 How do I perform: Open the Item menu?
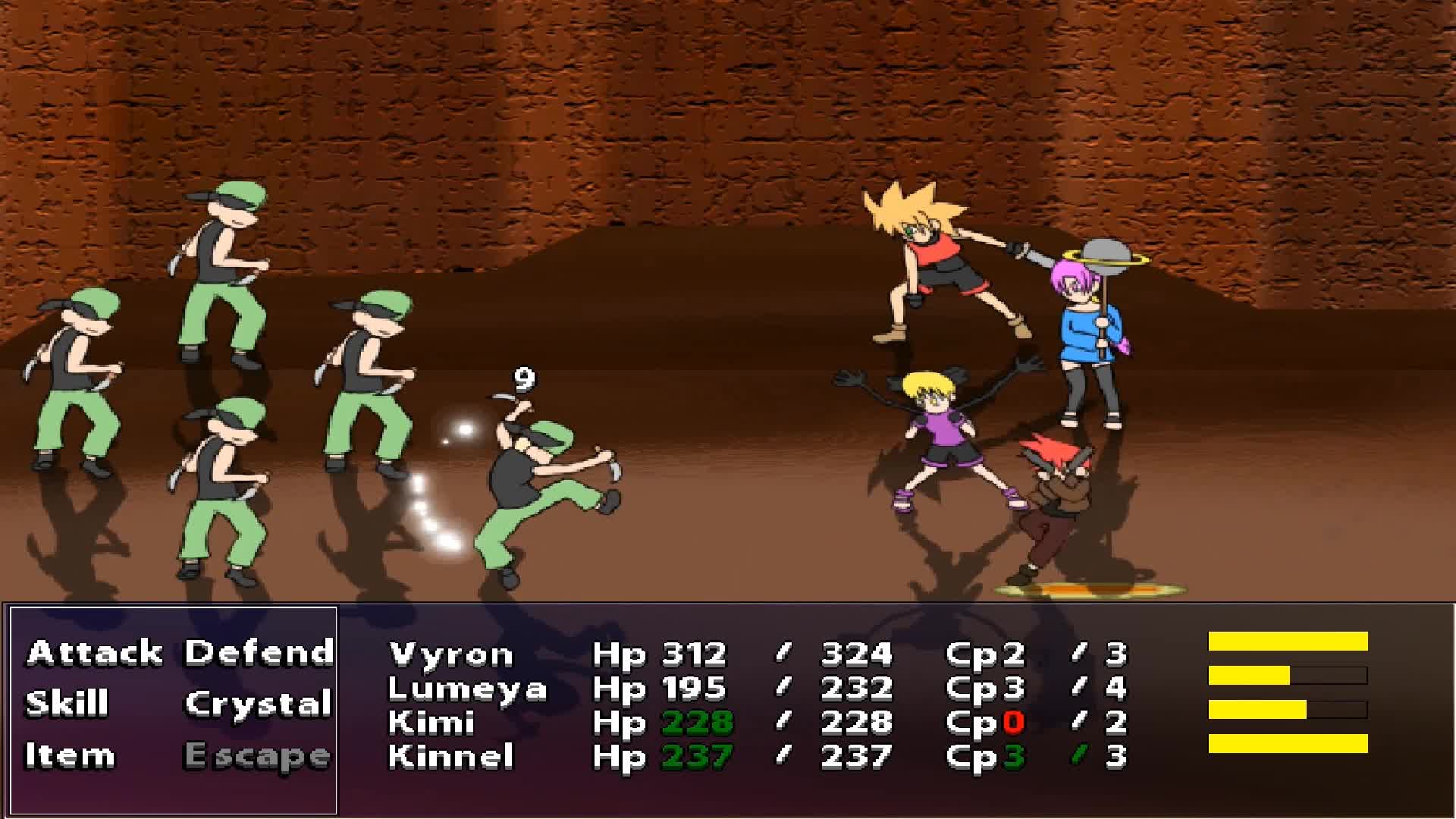click(x=70, y=756)
